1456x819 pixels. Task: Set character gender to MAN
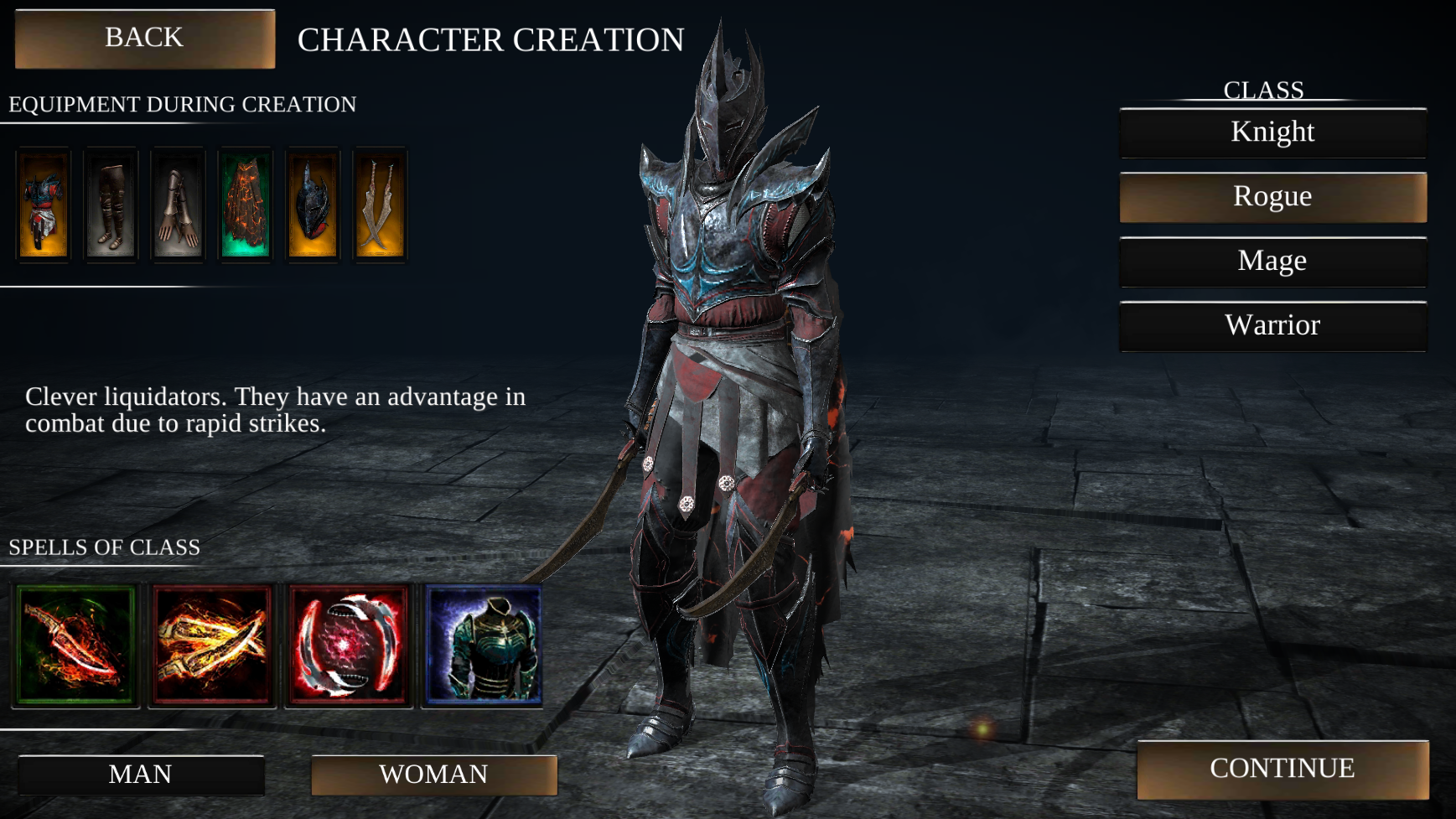click(139, 775)
